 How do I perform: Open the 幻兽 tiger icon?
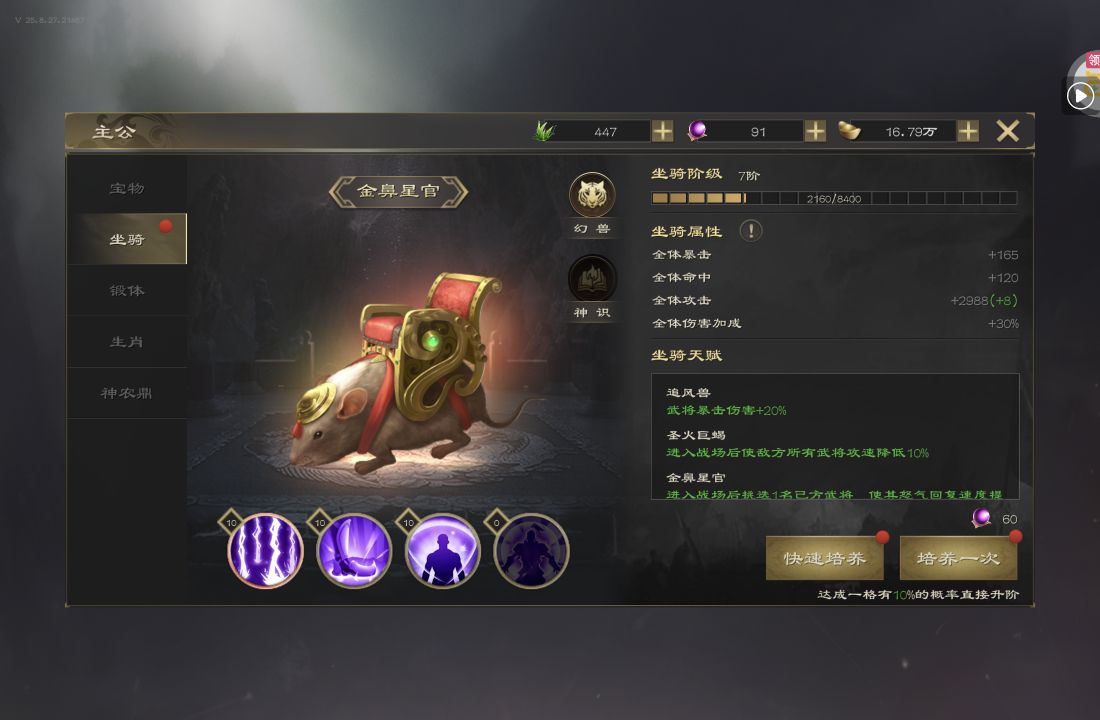592,196
